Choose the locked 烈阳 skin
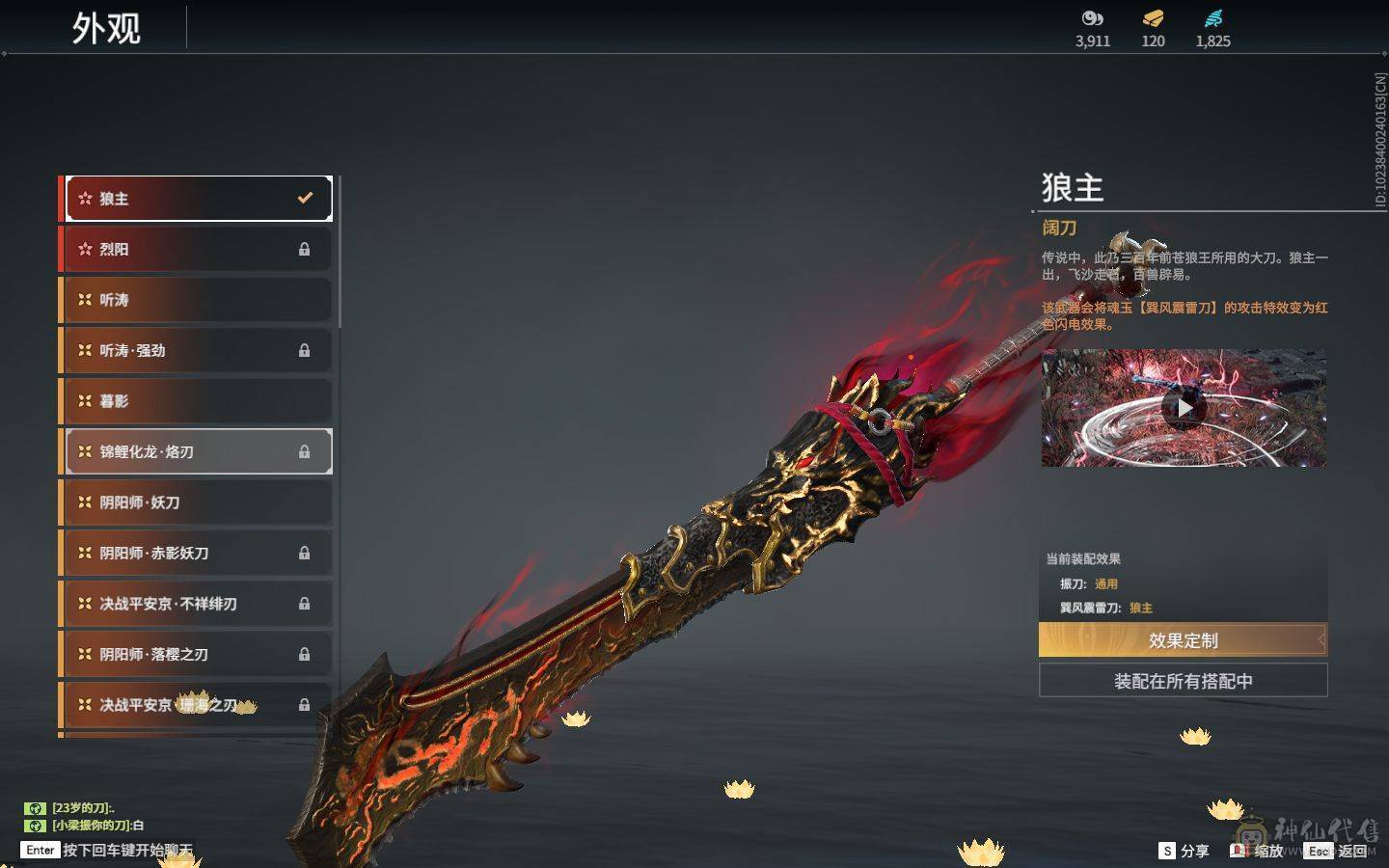 click(198, 249)
